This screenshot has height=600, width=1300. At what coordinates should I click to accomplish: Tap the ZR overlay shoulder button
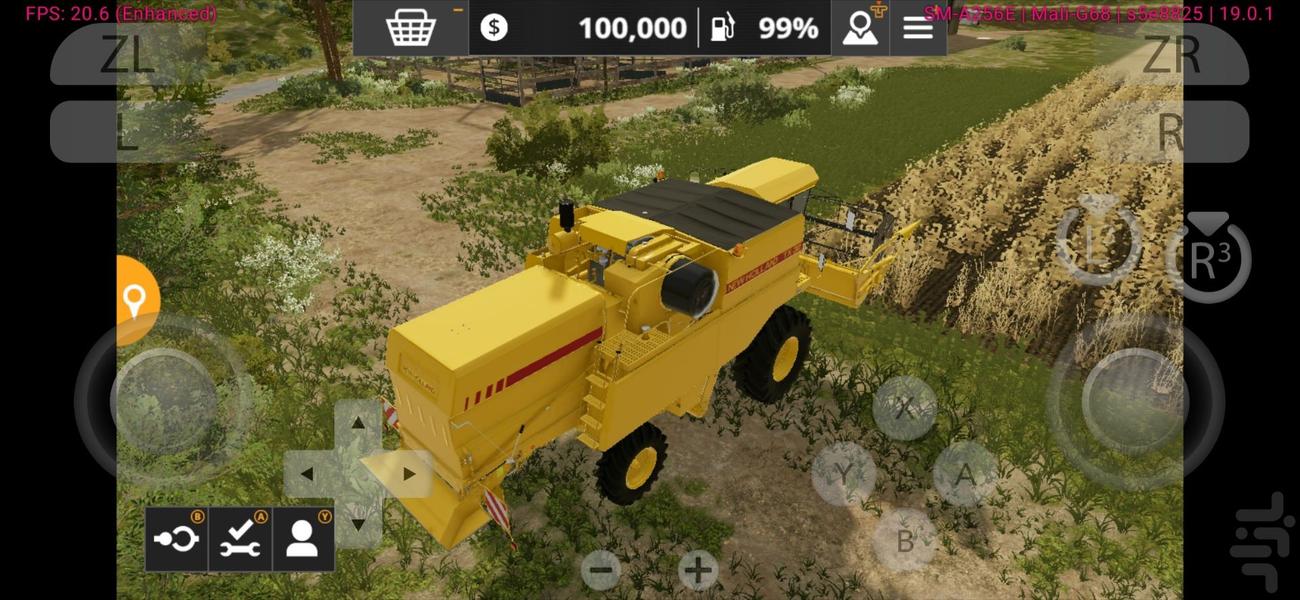pyautogui.click(x=1170, y=56)
